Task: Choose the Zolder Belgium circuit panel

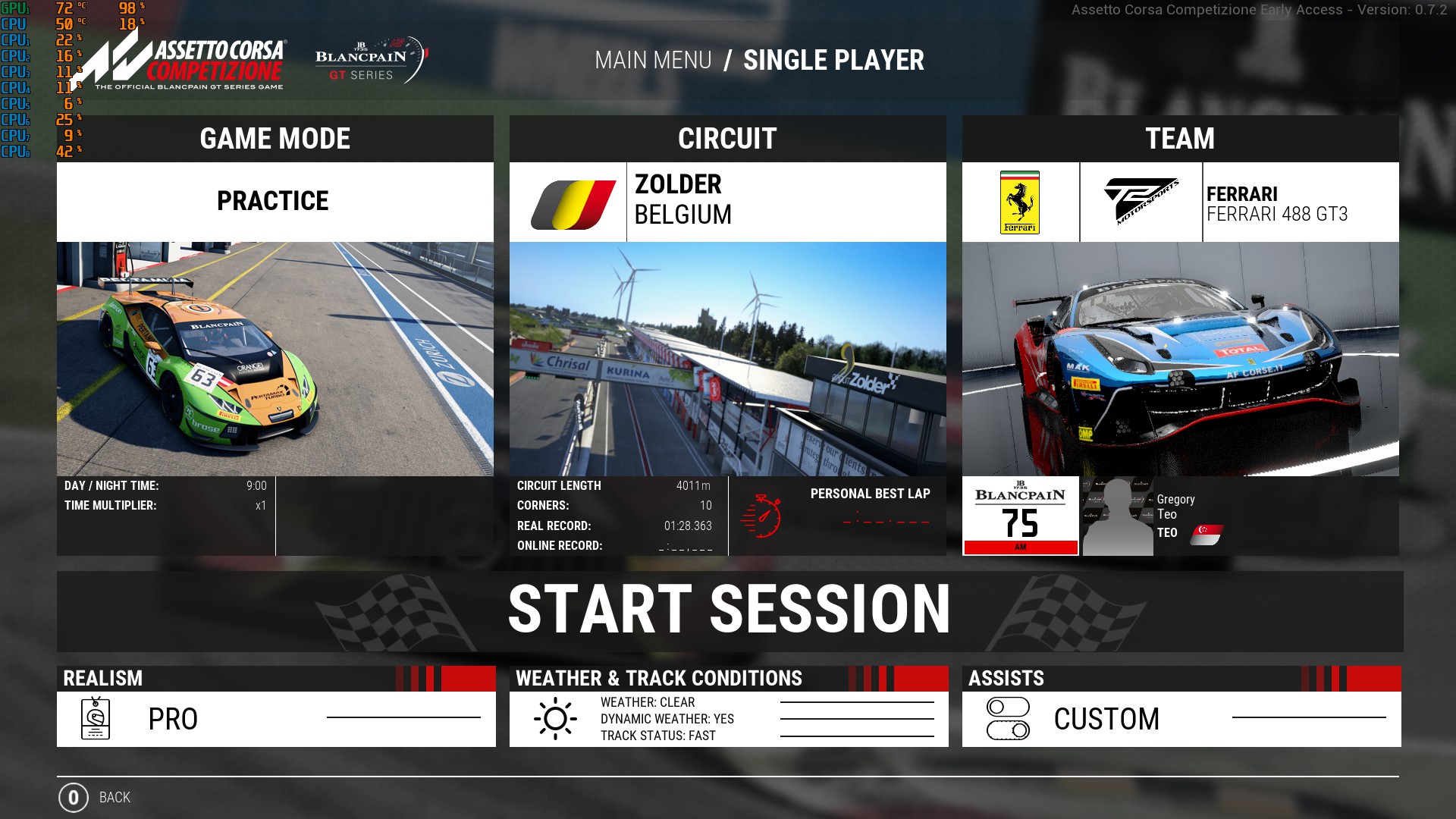Action: point(727,202)
